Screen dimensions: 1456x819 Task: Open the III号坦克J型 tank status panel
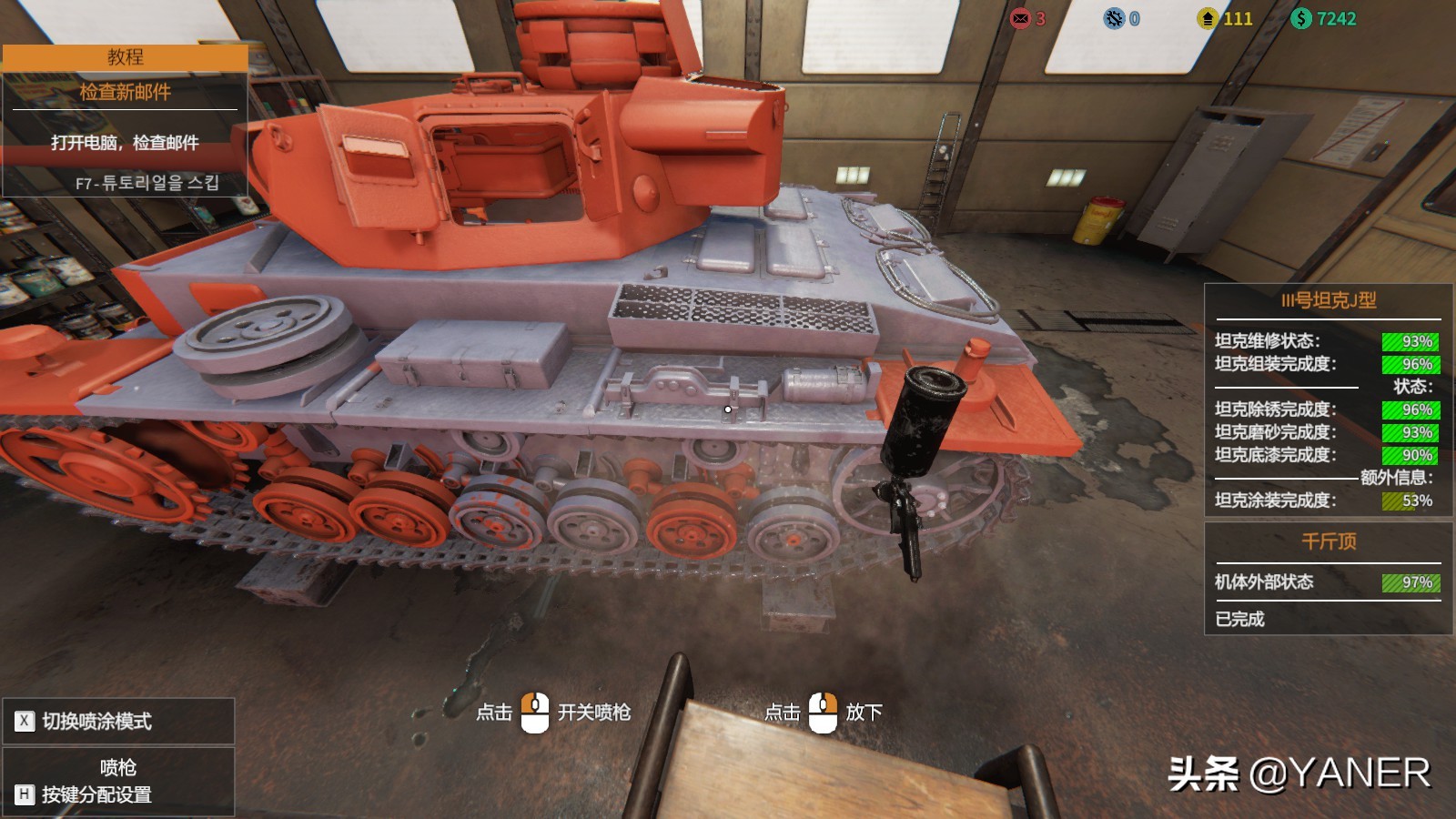click(1328, 301)
